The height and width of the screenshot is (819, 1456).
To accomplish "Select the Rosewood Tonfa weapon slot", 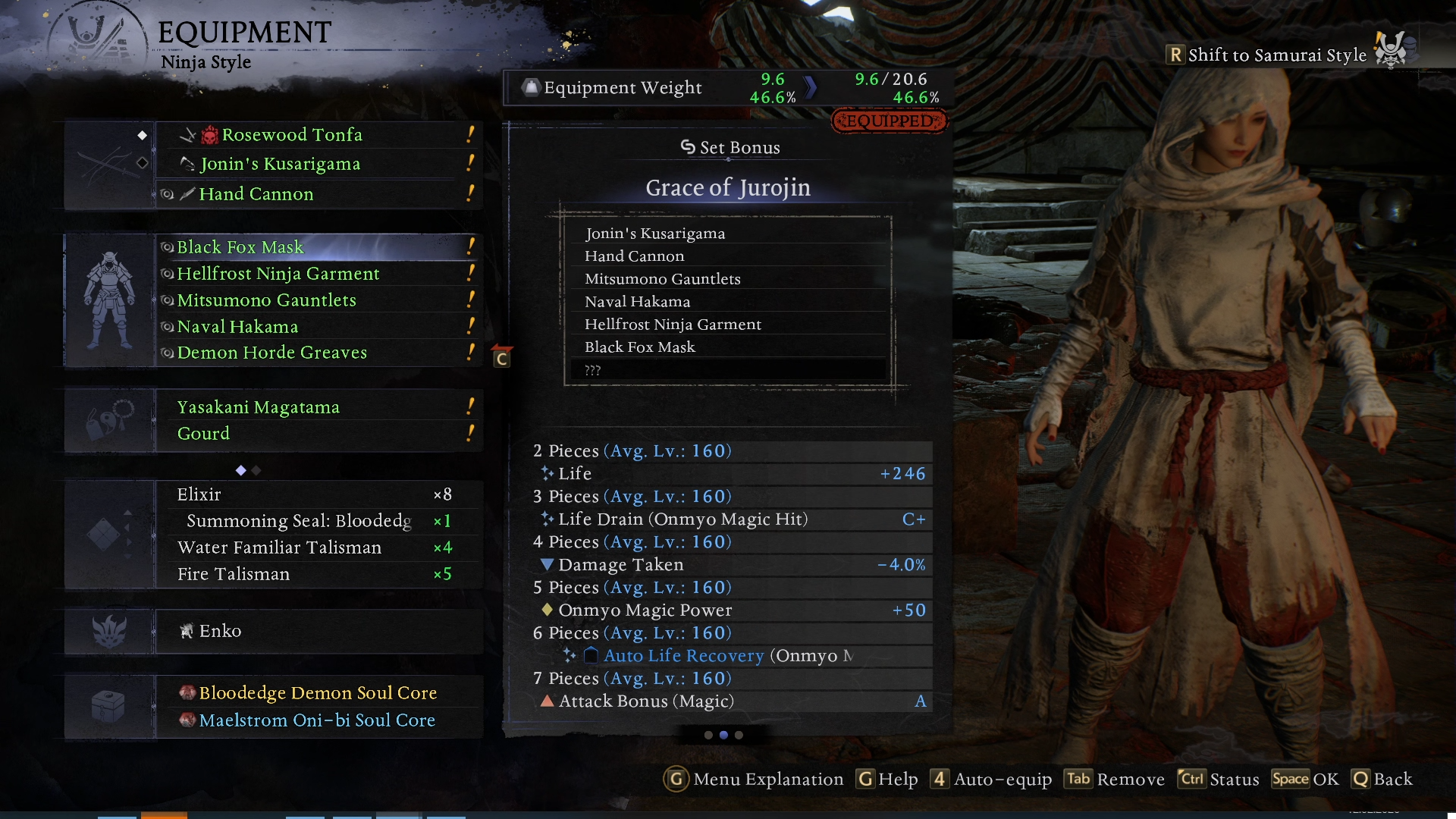I will click(292, 135).
